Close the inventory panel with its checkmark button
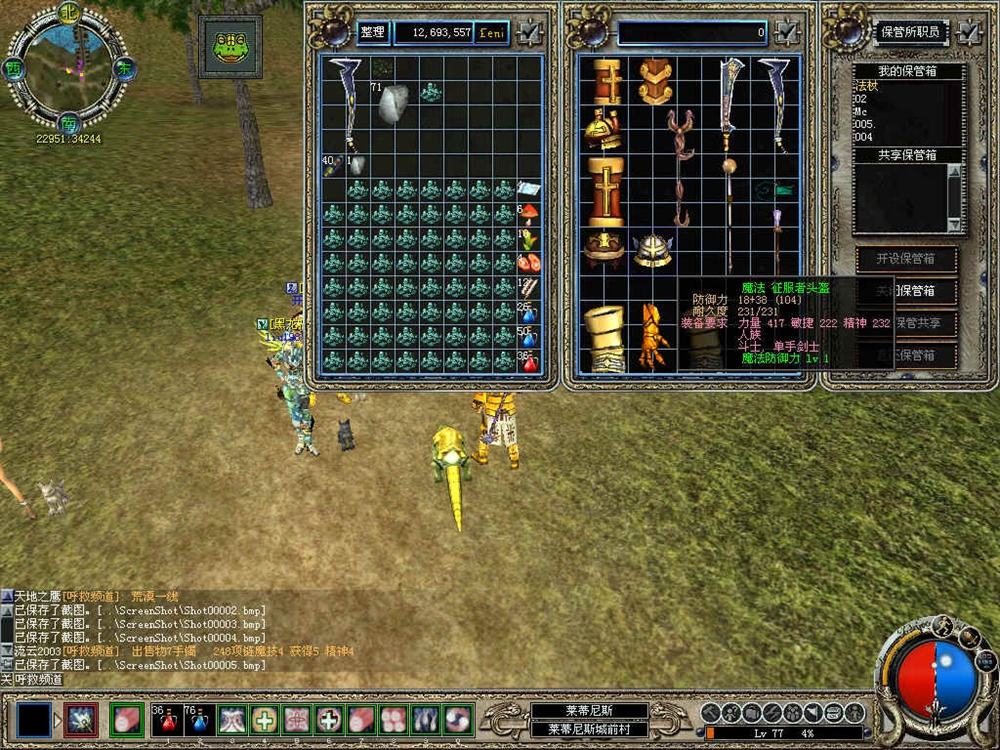Image resolution: width=1000 pixels, height=750 pixels. pyautogui.click(x=529, y=33)
